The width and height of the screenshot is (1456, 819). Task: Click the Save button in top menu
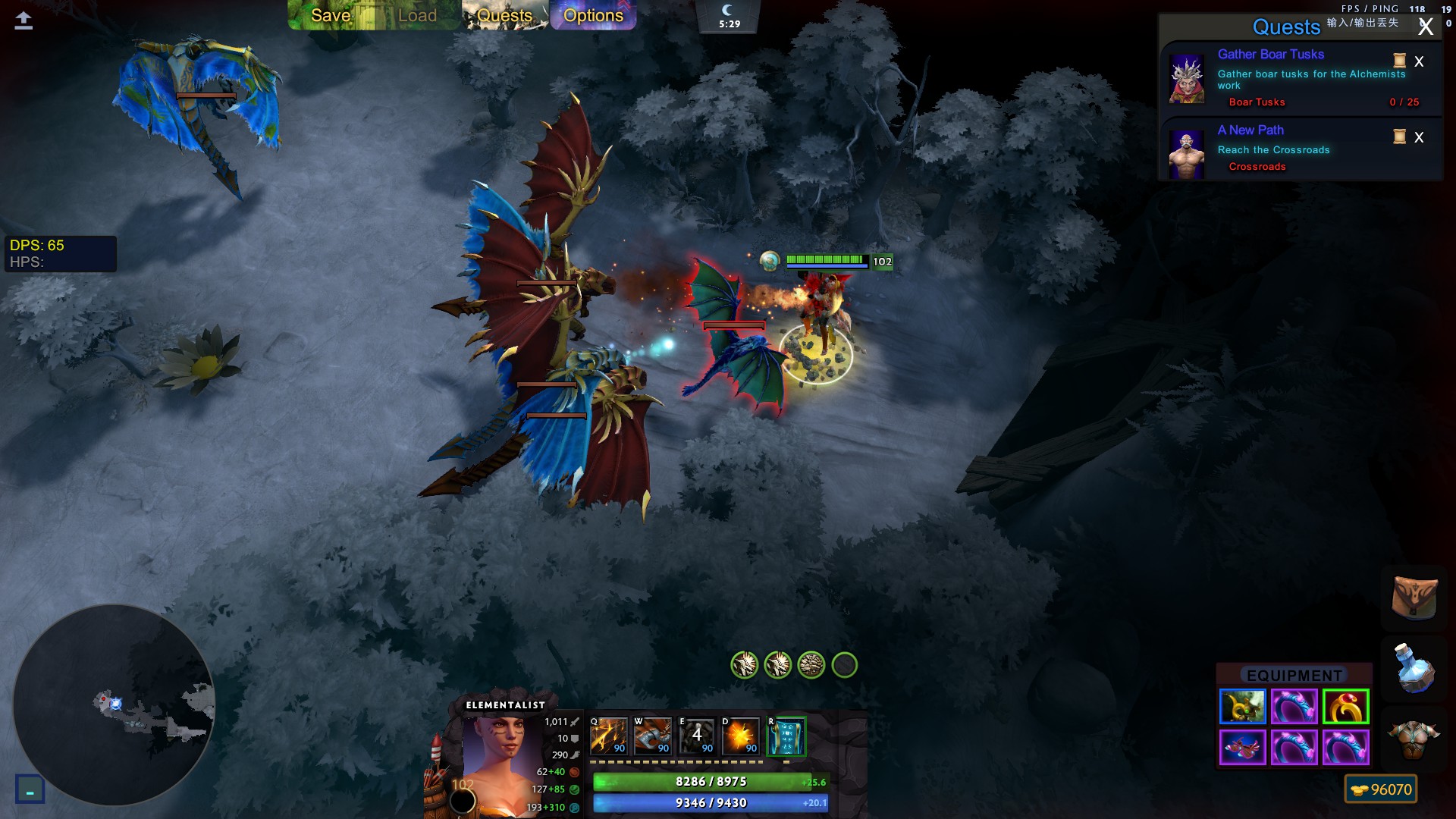tap(331, 15)
